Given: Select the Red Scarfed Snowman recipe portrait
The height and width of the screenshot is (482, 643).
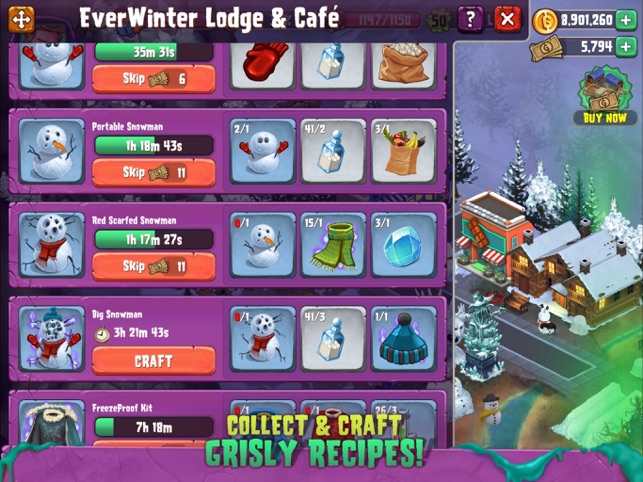Looking at the screenshot, I should [50, 245].
